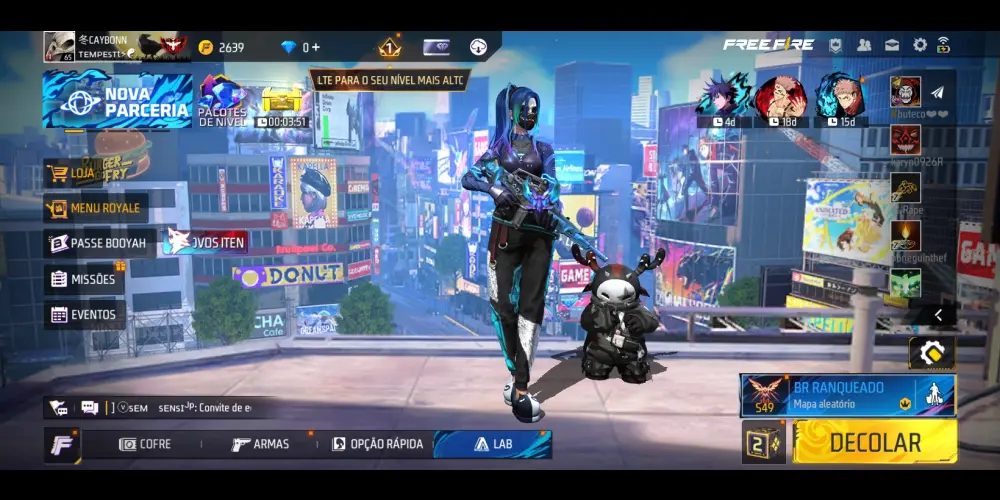Open the BR Ranqueado mode selector
Image resolution: width=1000 pixels, height=500 pixels.
[848, 395]
